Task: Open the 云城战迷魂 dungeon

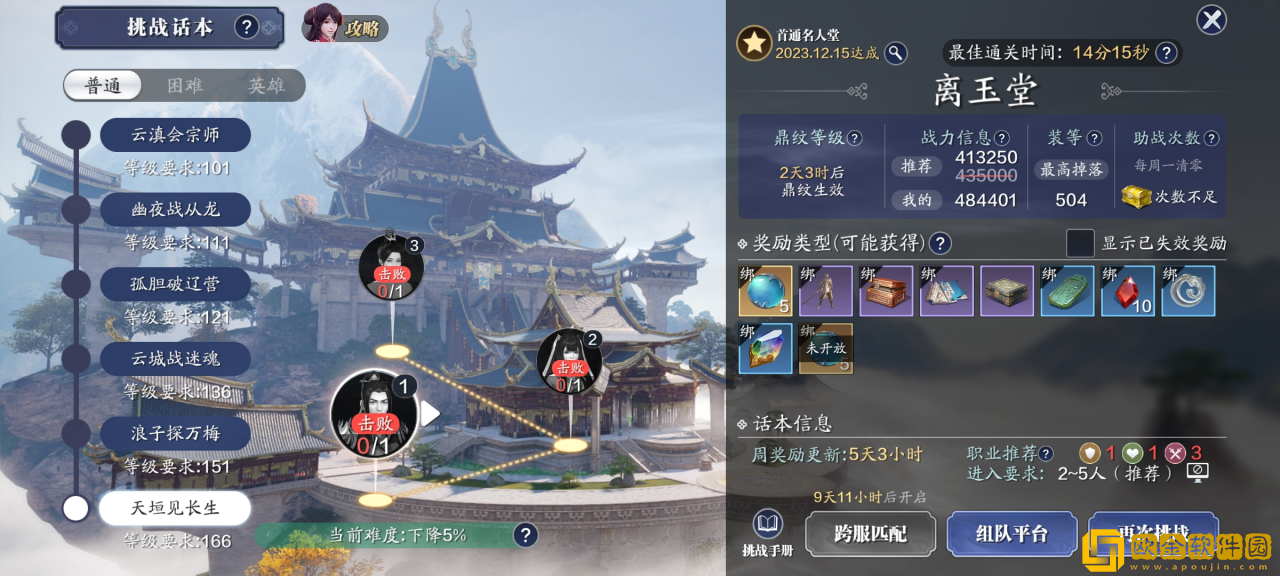Action: pyautogui.click(x=175, y=358)
